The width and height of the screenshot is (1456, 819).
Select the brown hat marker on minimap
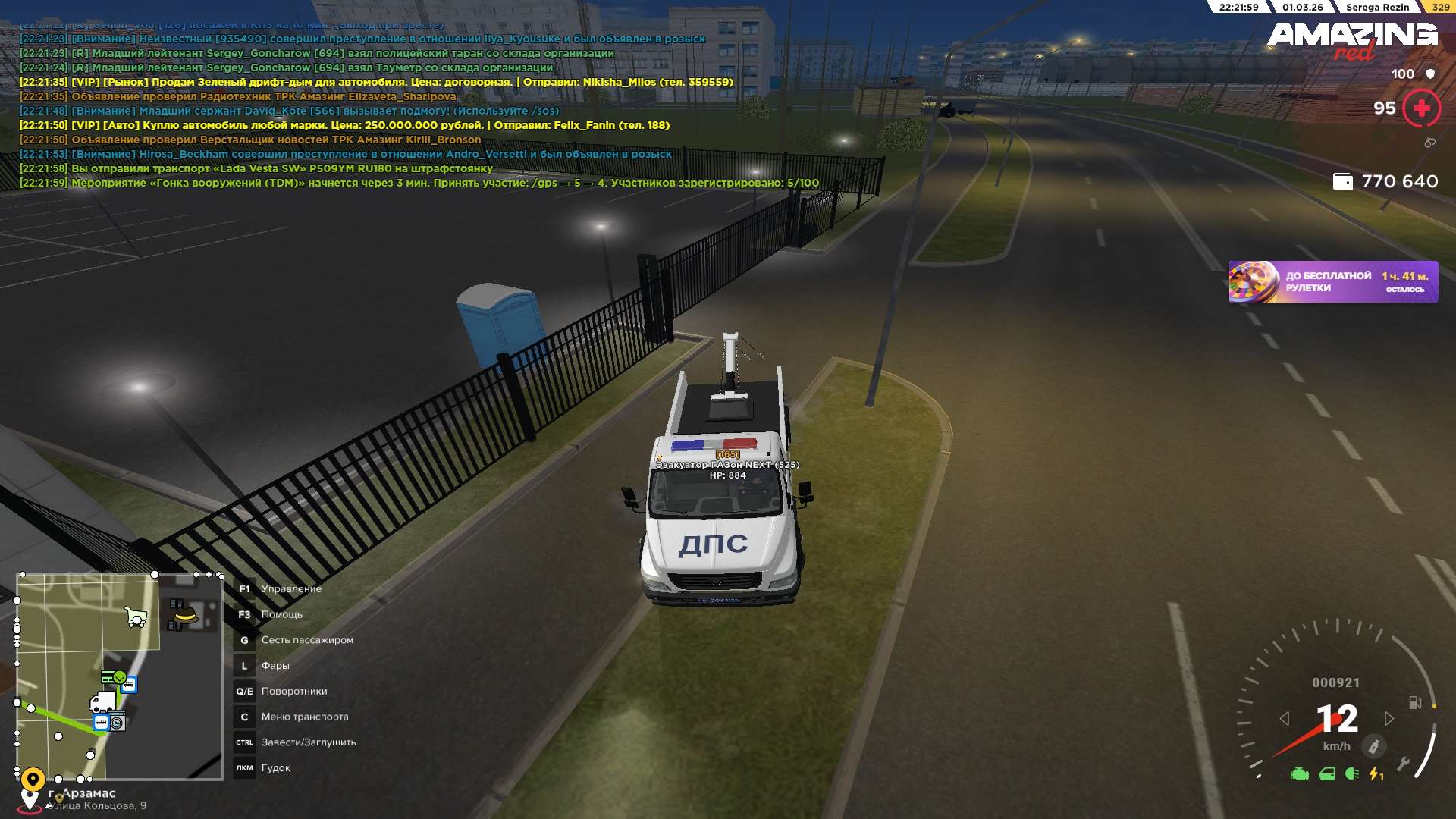[183, 614]
